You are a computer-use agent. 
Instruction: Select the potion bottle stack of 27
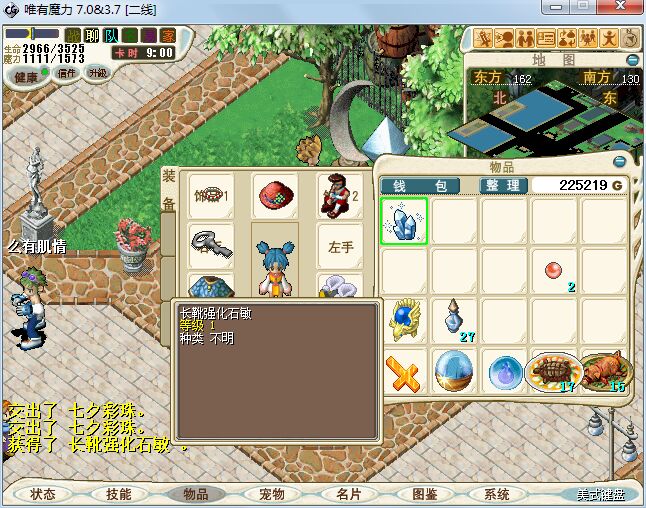click(454, 321)
